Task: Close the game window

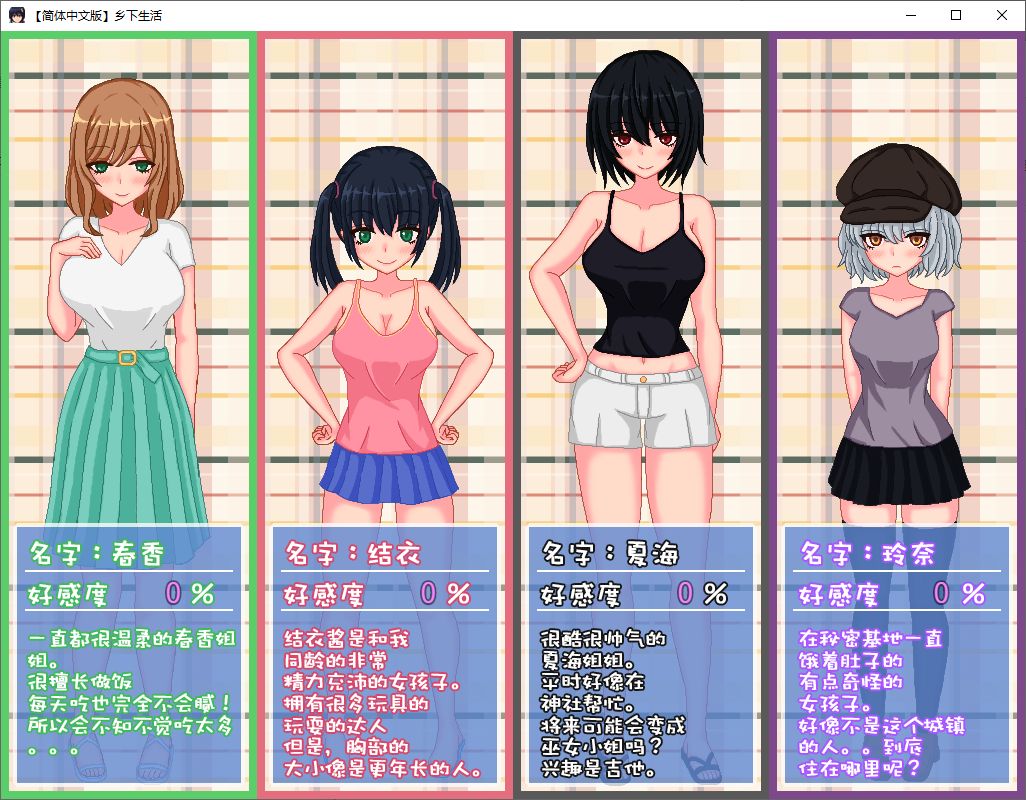Action: [x=1002, y=15]
